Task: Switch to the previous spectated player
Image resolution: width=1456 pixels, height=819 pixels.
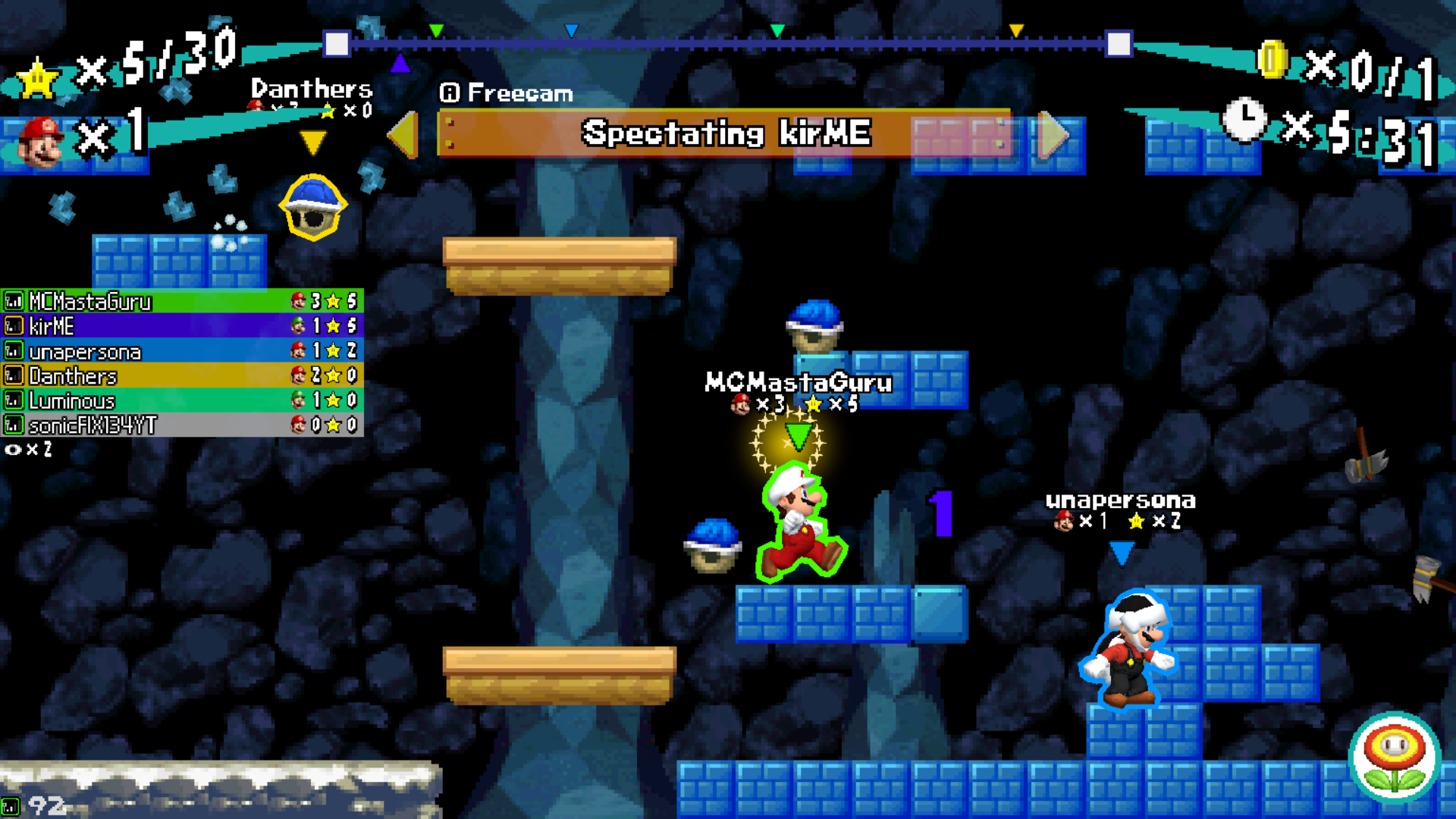Action: (x=404, y=135)
